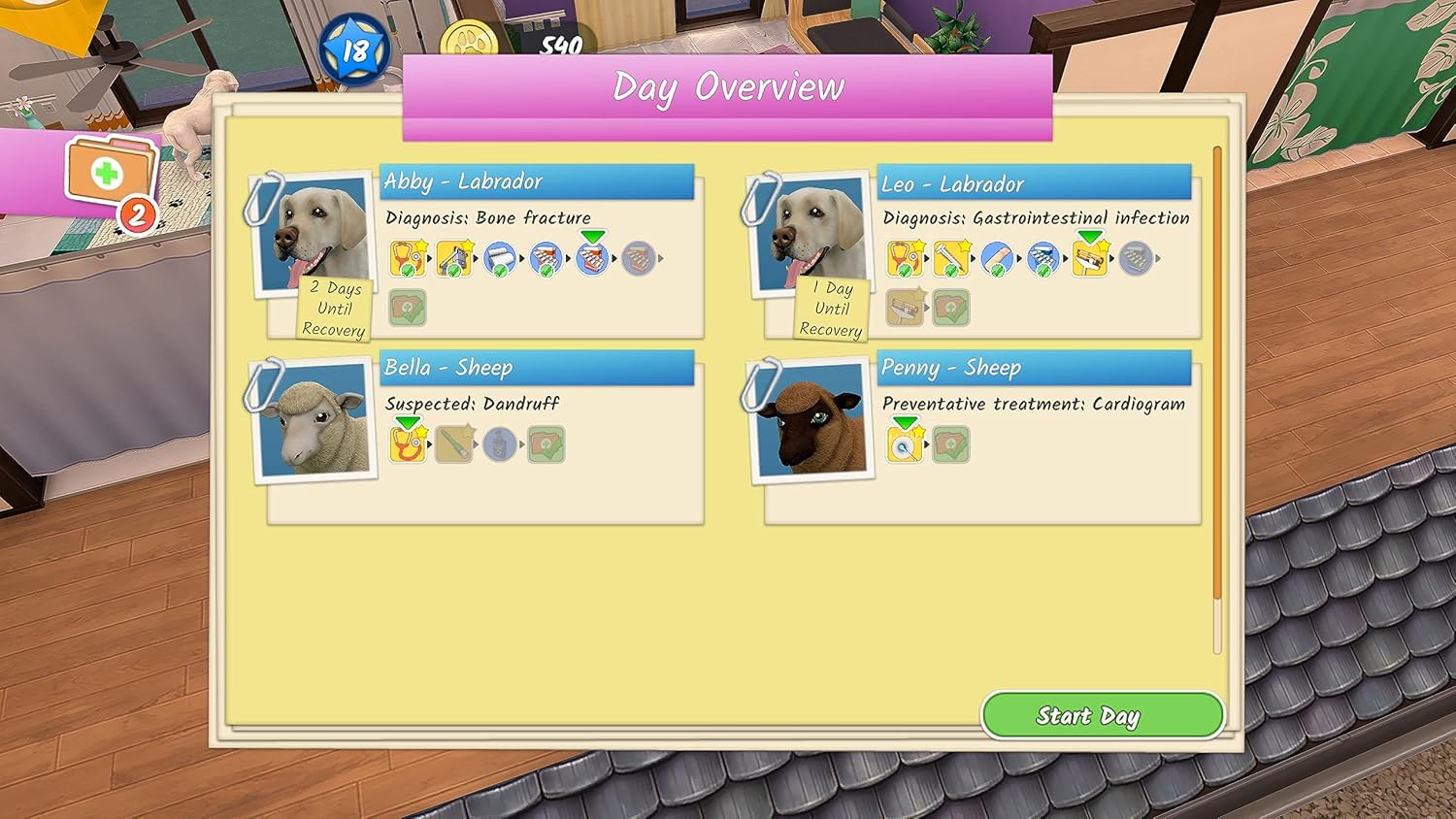Select Bella's stethoscope examination step icon
This screenshot has width=1456, height=819.
coord(408,444)
